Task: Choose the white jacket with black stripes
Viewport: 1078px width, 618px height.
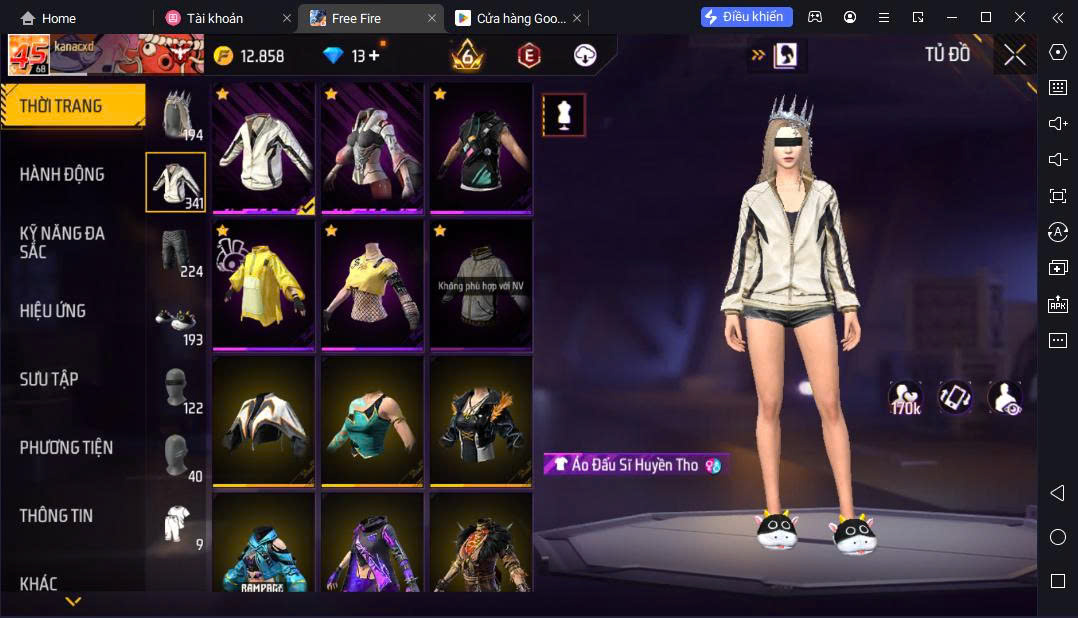Action: click(x=264, y=149)
